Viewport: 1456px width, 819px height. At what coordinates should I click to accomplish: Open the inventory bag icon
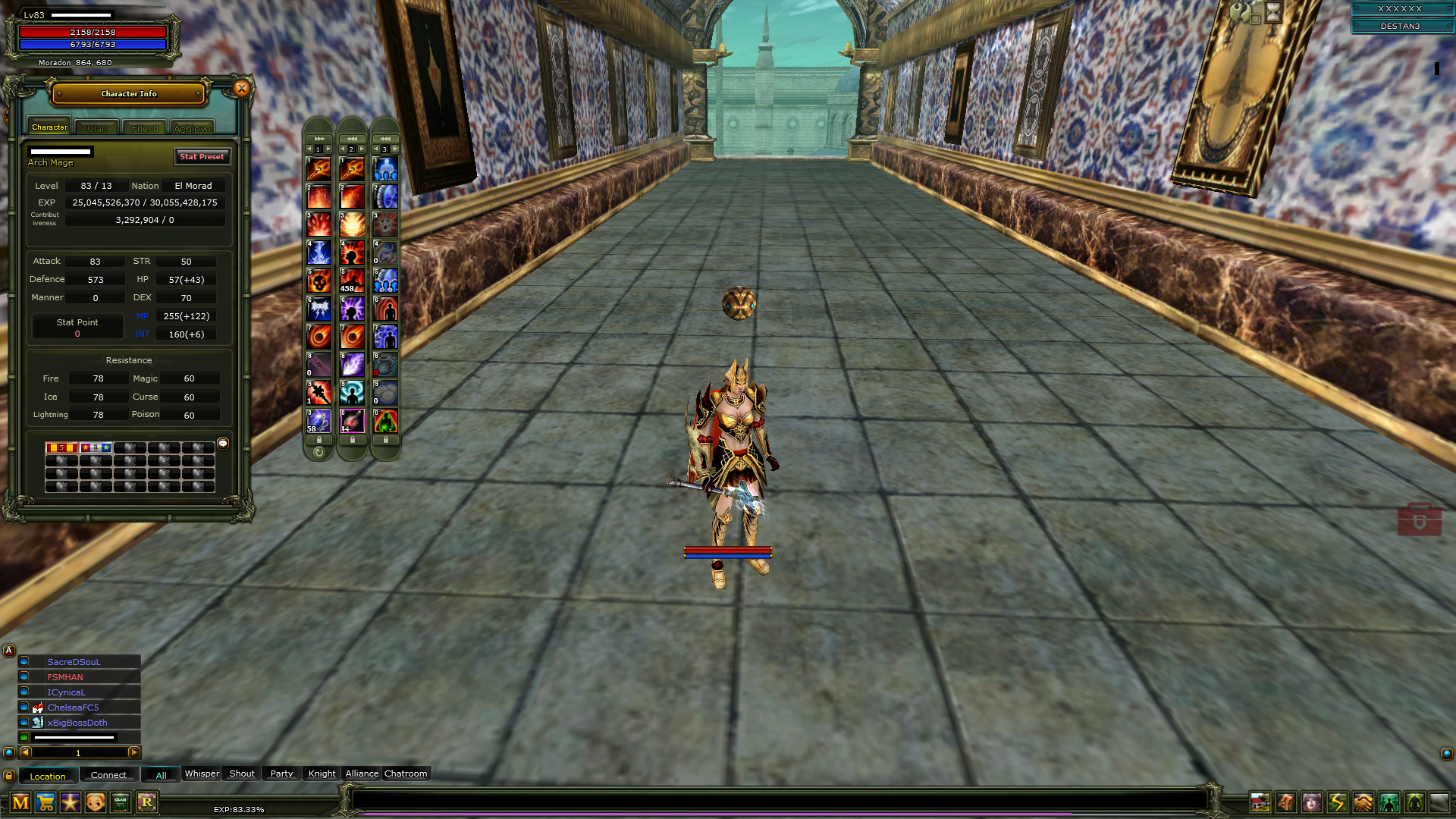(1287, 802)
